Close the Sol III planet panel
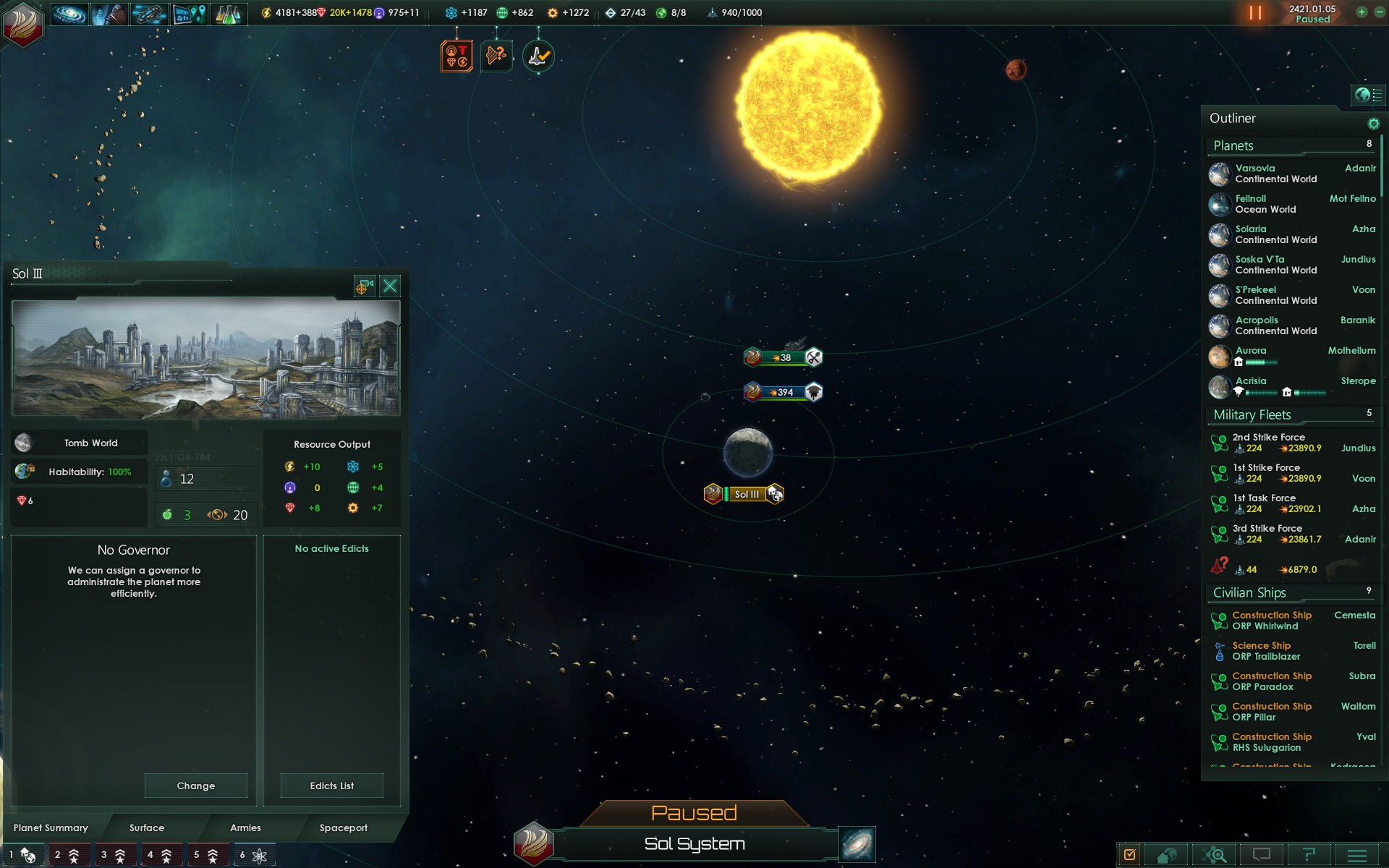The image size is (1389, 868). [390, 286]
